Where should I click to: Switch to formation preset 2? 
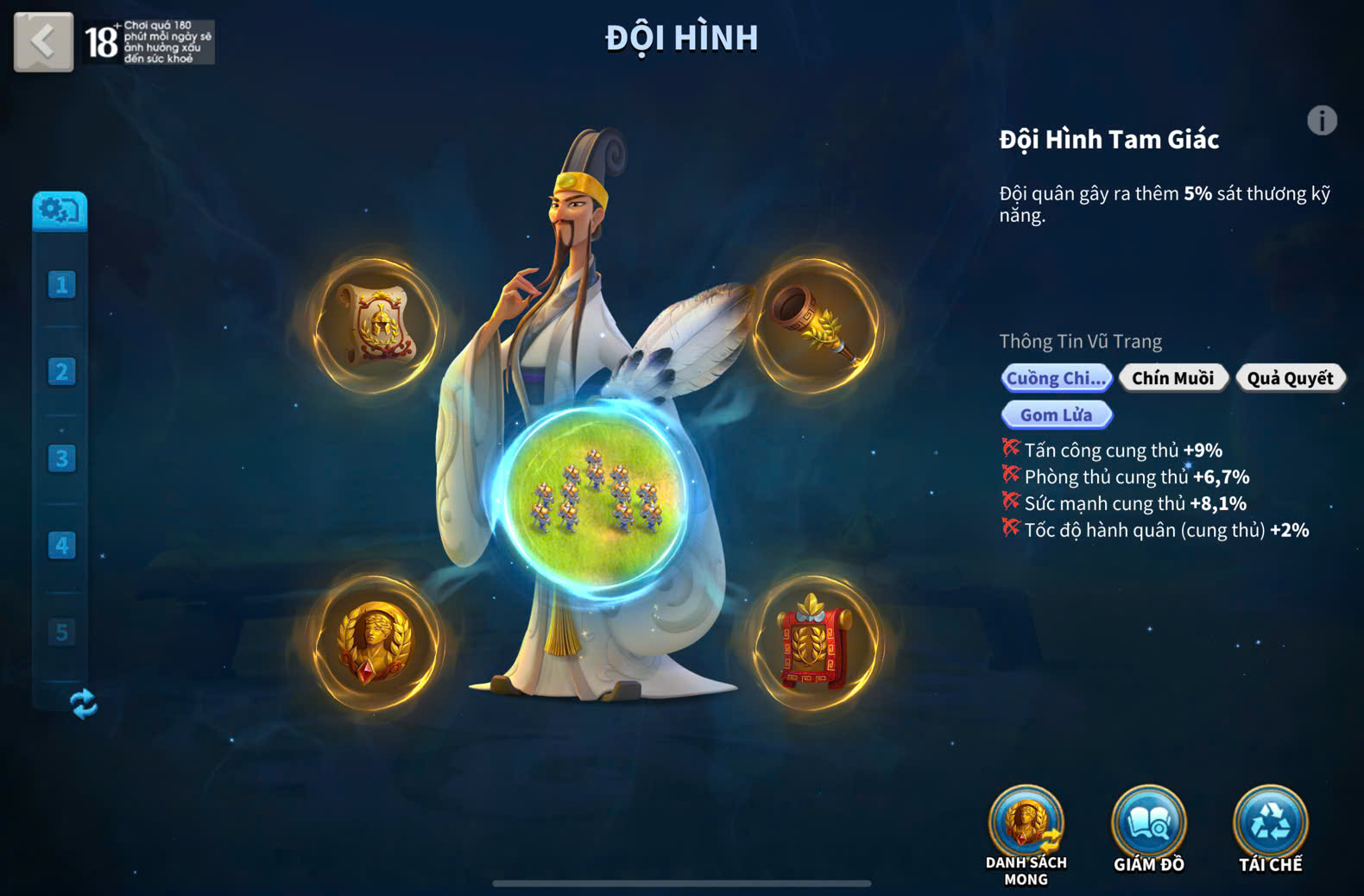61,372
